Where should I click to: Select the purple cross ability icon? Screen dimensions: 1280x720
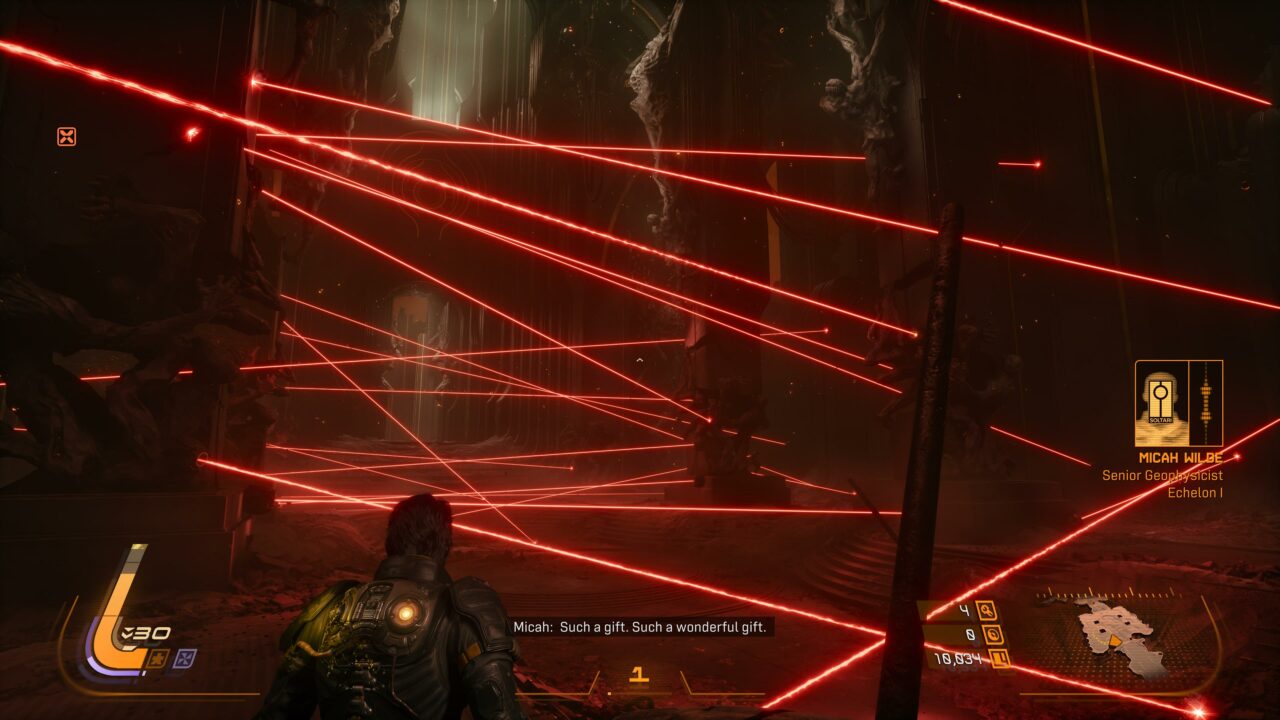[185, 658]
